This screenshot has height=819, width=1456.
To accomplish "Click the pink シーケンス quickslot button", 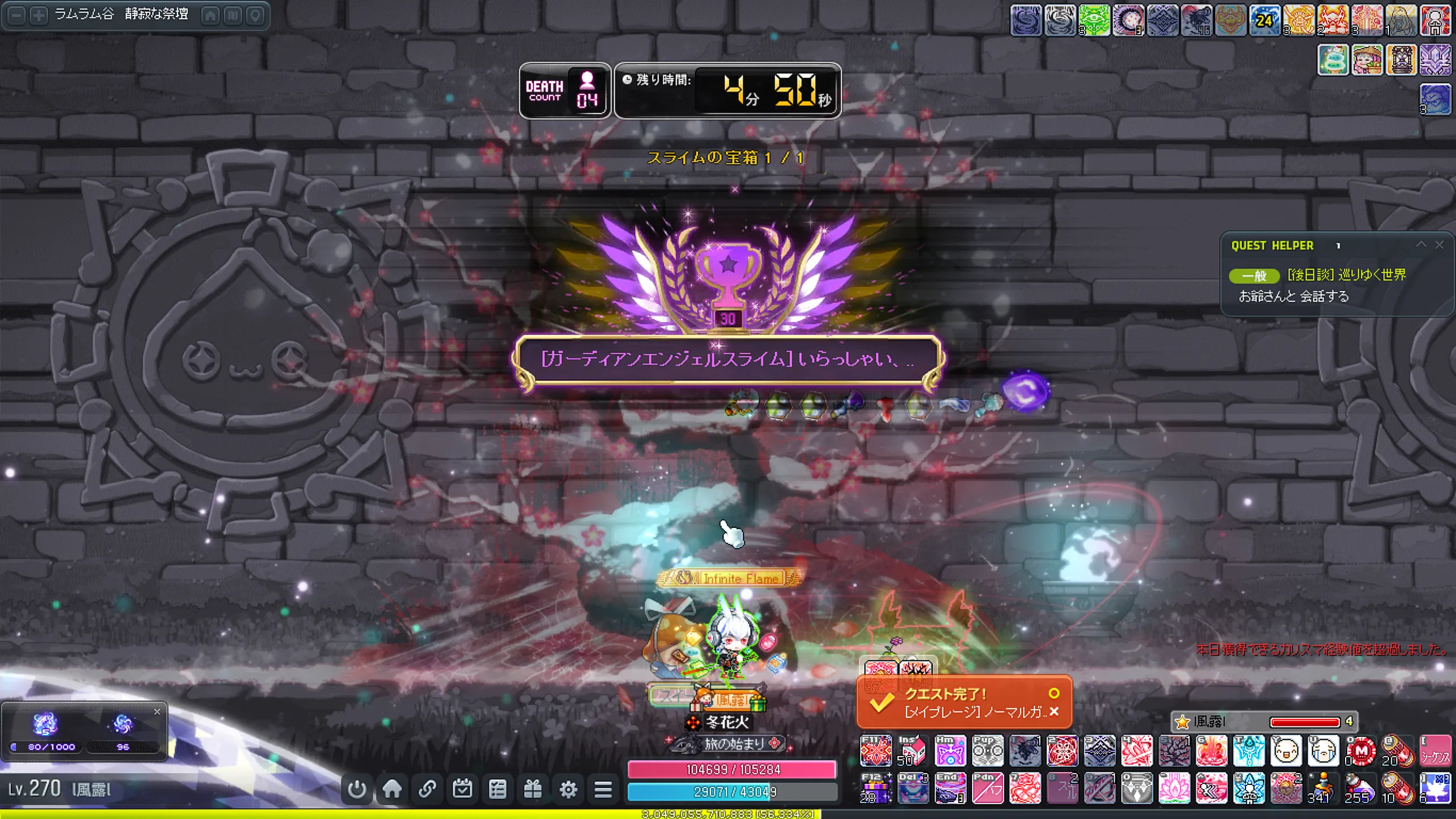I will (1434, 751).
